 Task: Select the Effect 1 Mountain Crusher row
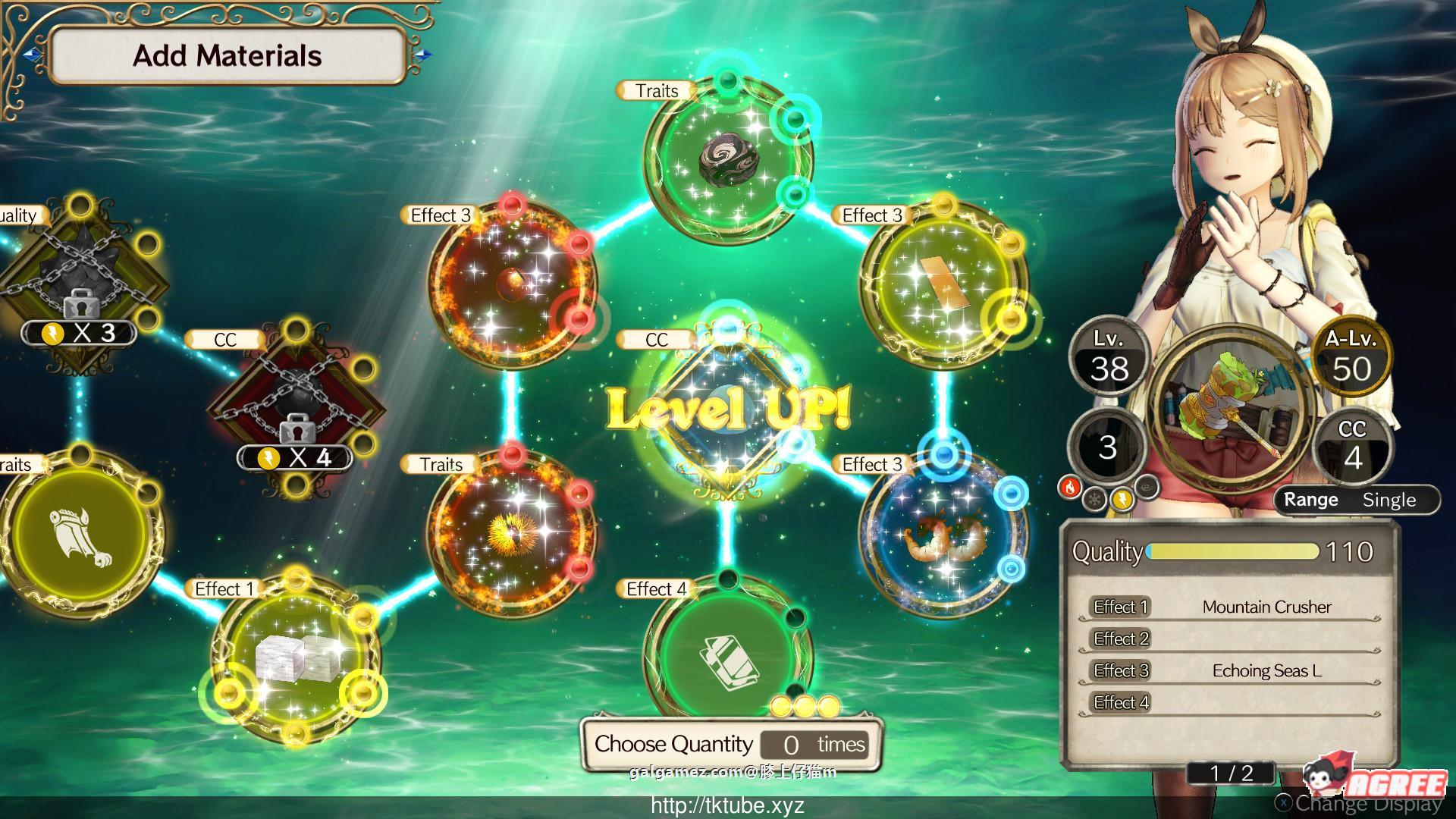coord(1228,607)
